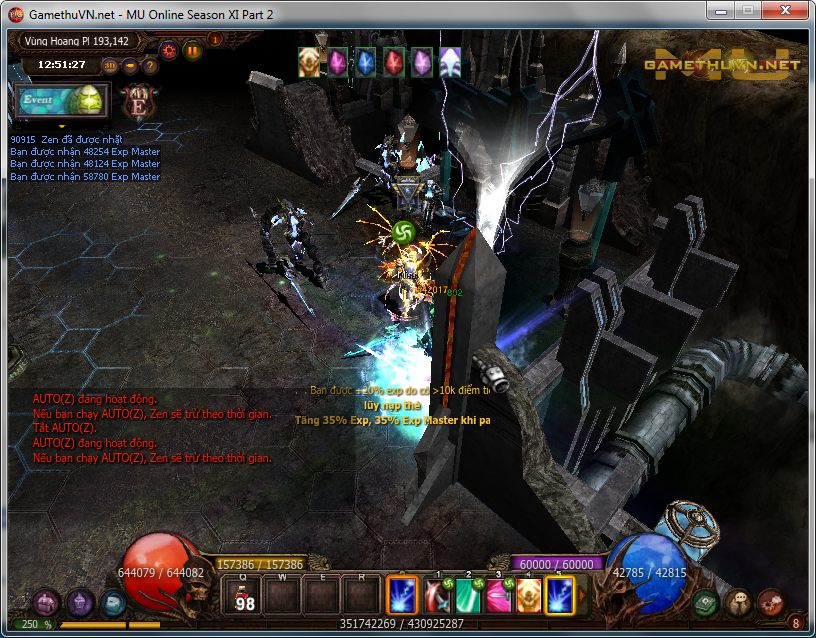Screen dimensions: 816x638
Task: Open the purple treasure chest icon
Action: click(x=46, y=602)
